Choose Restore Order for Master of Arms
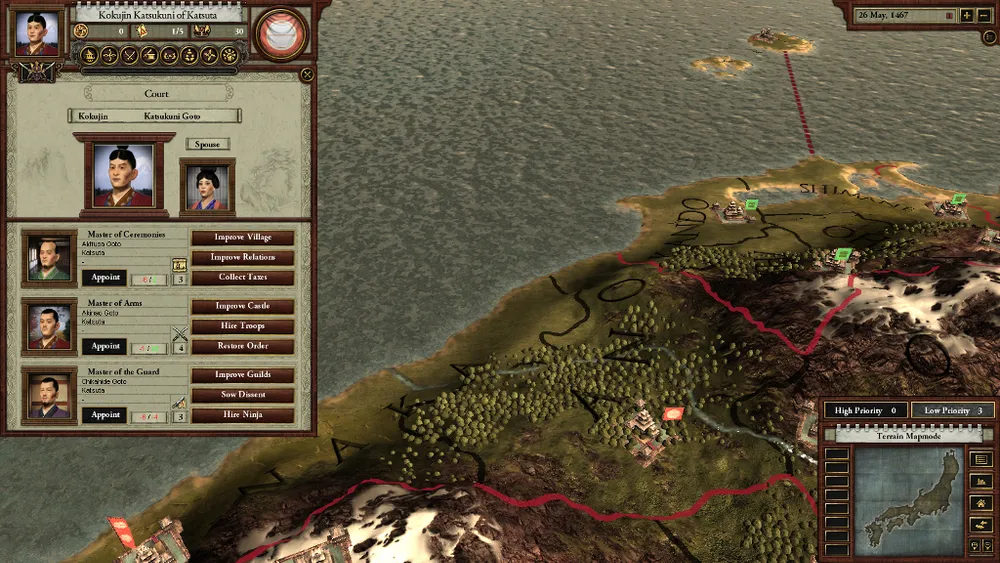 pos(242,346)
